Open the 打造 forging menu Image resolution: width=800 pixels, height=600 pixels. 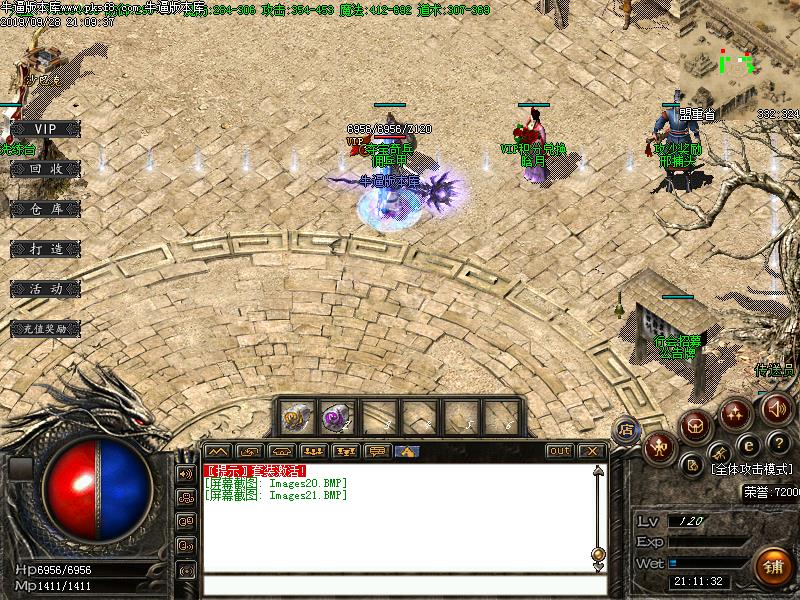point(45,248)
